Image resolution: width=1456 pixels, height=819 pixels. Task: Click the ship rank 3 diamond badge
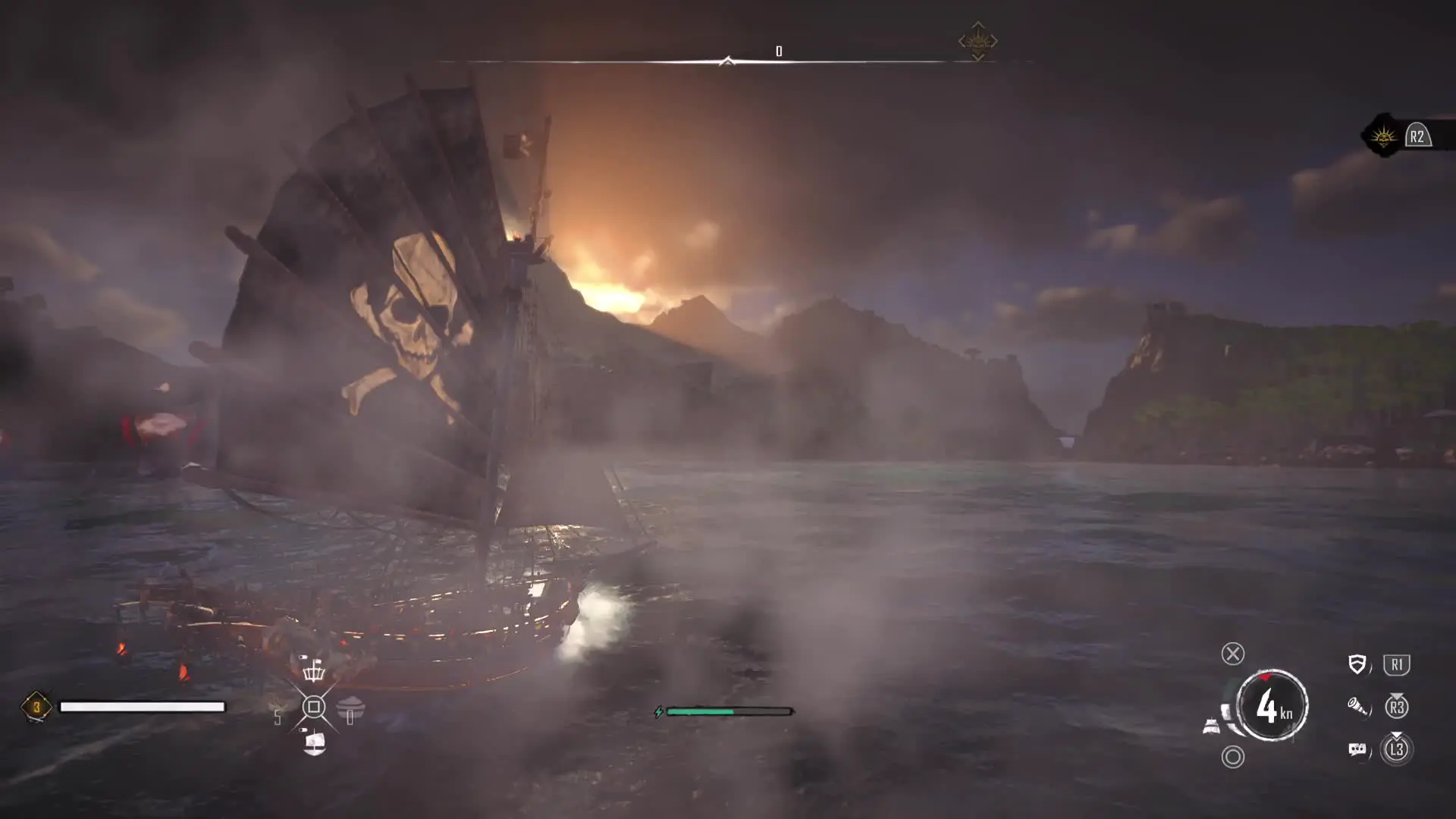pos(36,707)
